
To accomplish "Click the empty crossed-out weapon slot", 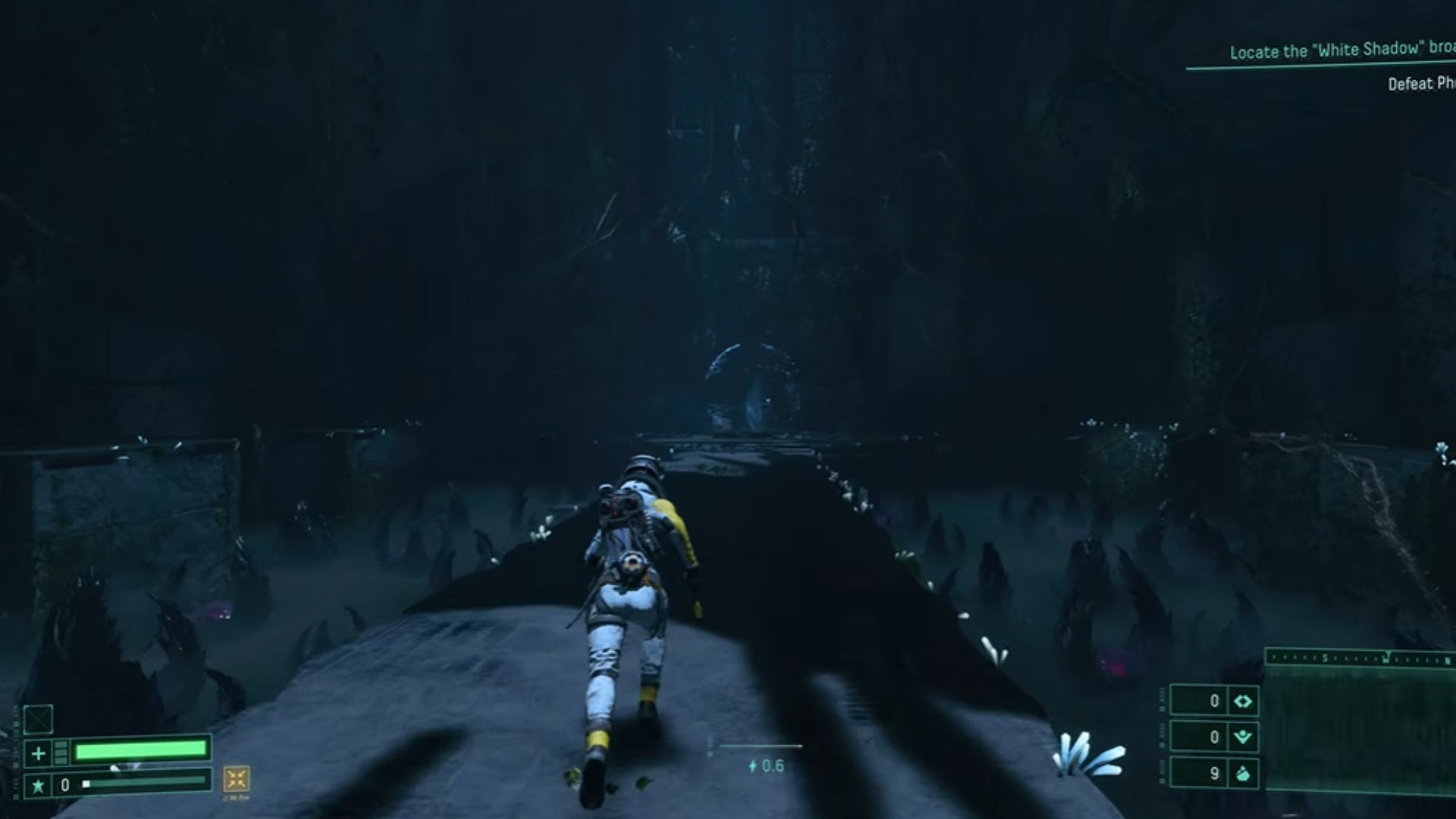I will [x=38, y=718].
